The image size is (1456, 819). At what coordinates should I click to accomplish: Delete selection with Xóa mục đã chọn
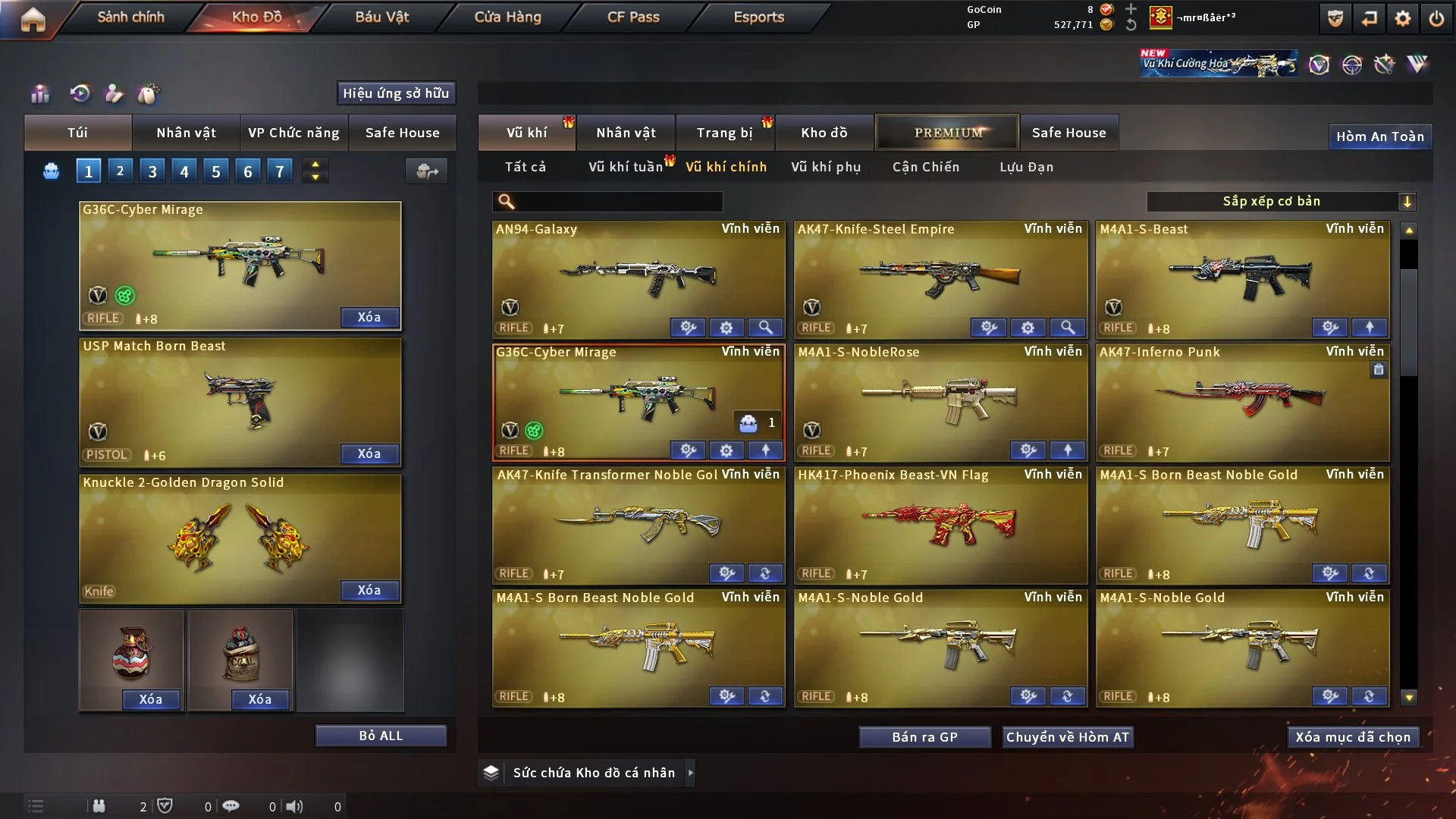[x=1353, y=737]
